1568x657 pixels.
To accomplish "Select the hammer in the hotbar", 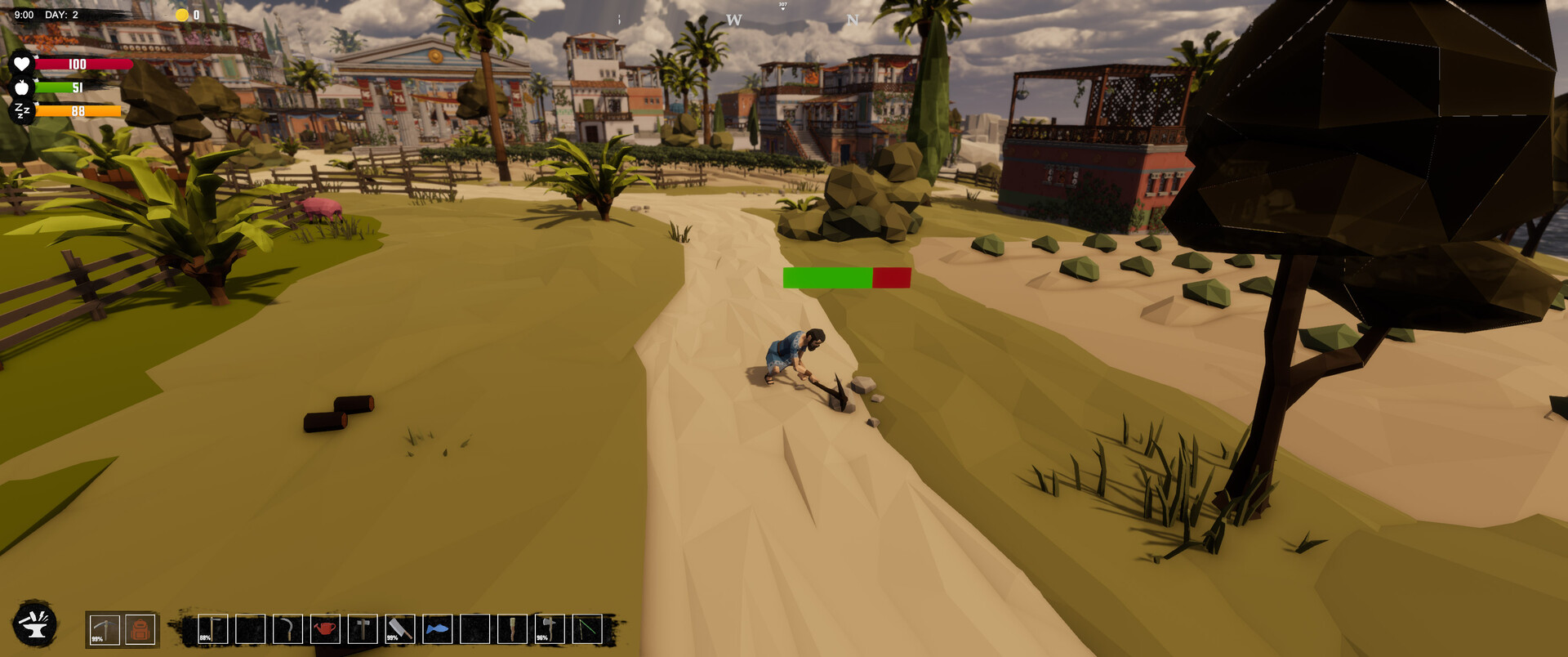I will [x=361, y=629].
